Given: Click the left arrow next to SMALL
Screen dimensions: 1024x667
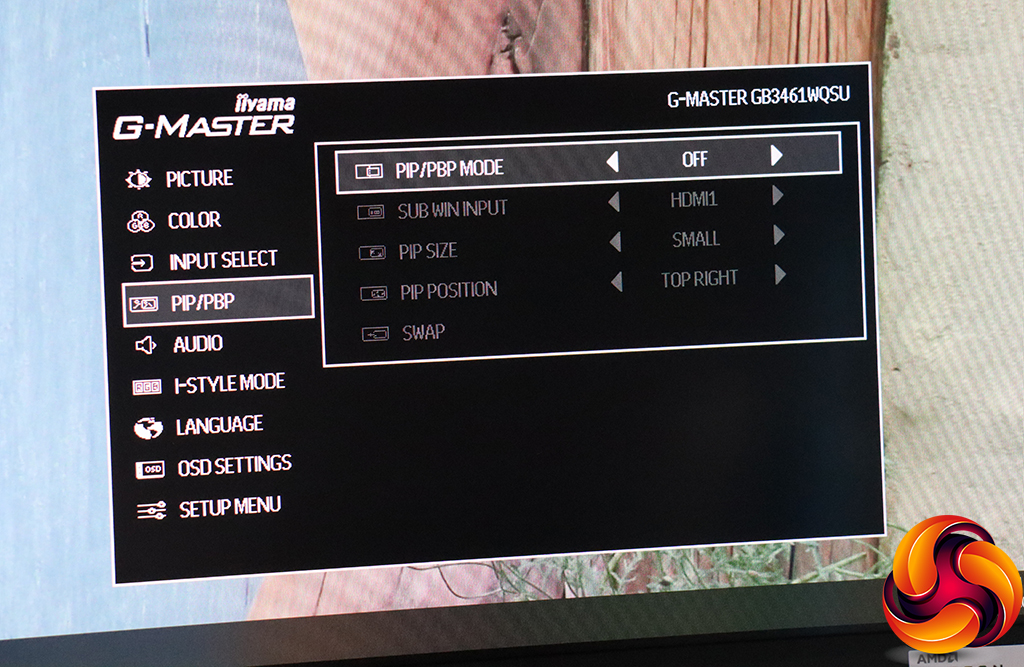Looking at the screenshot, I should (x=614, y=242).
